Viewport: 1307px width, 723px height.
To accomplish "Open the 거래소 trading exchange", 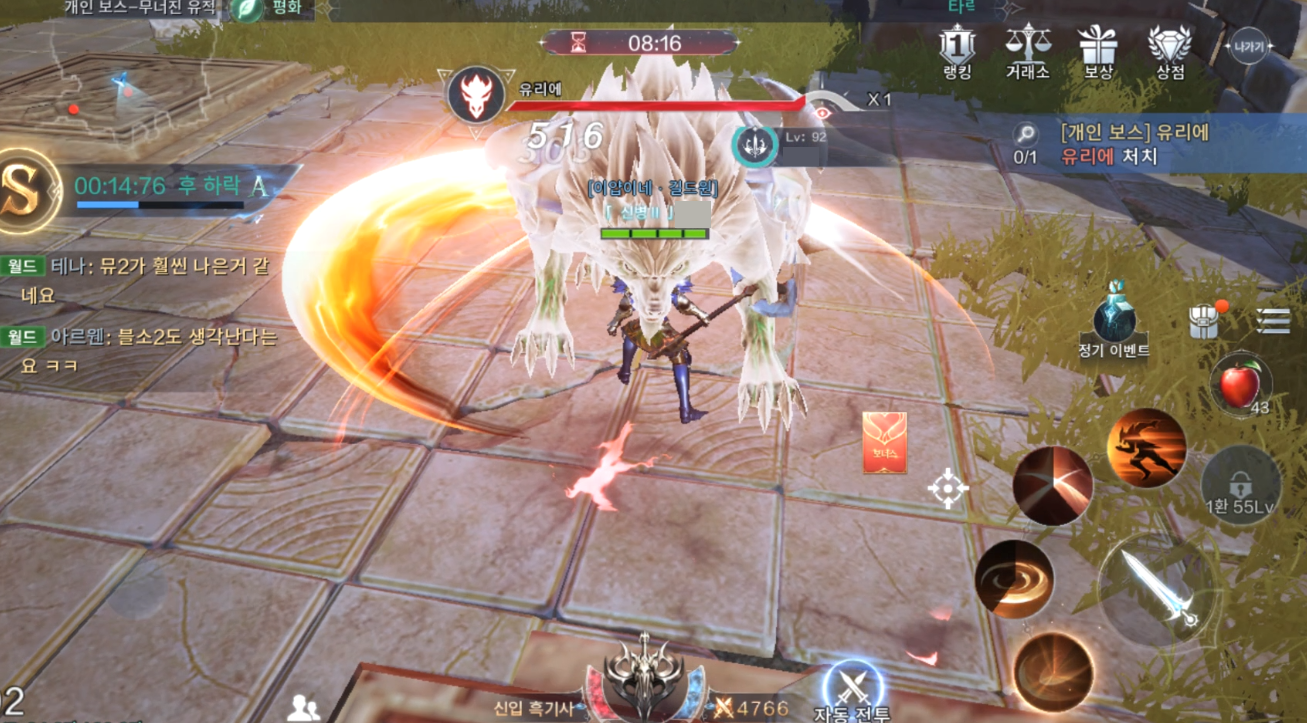I will point(1027,51).
